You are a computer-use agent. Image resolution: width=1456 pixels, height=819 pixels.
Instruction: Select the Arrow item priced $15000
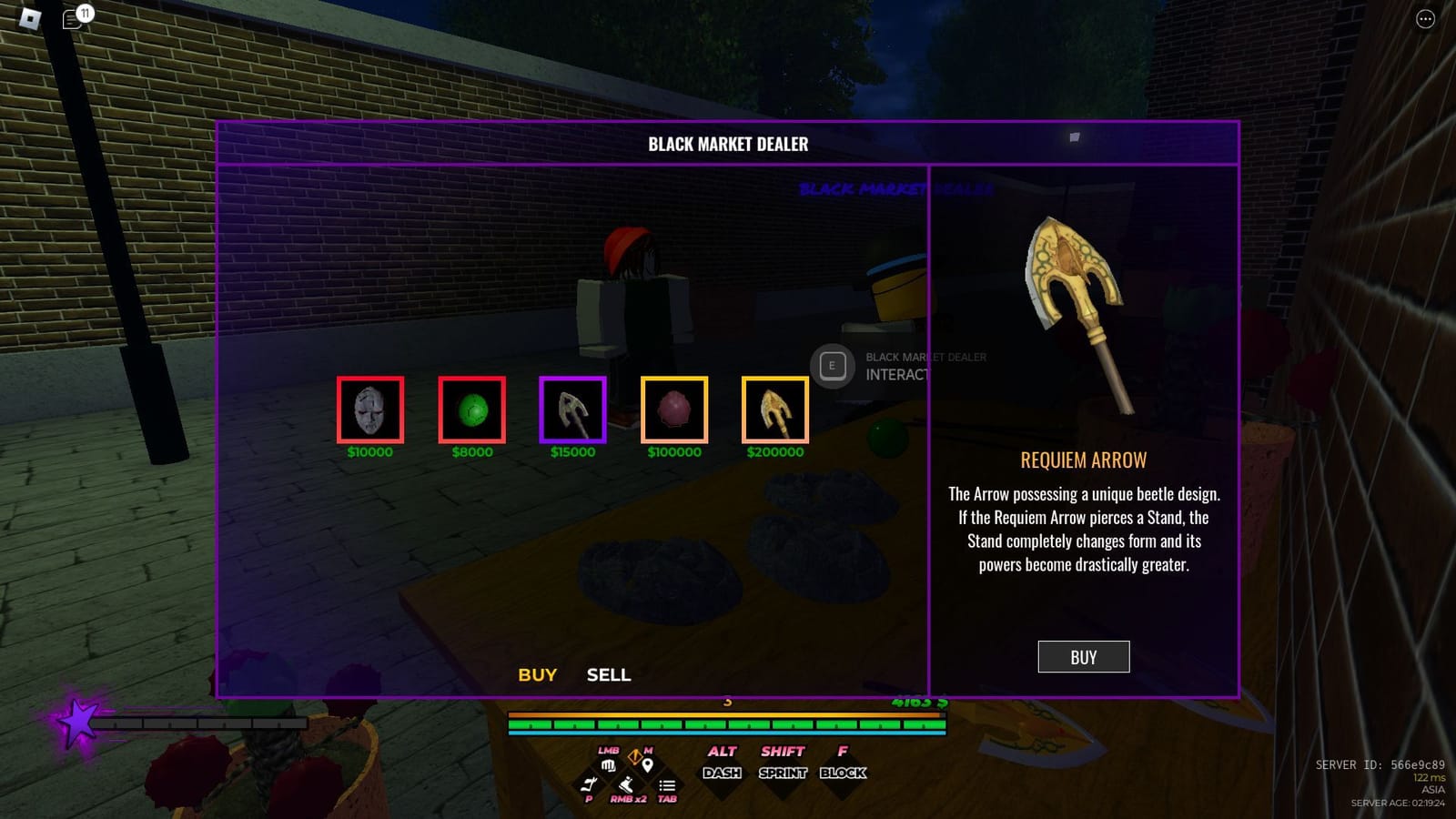click(571, 409)
